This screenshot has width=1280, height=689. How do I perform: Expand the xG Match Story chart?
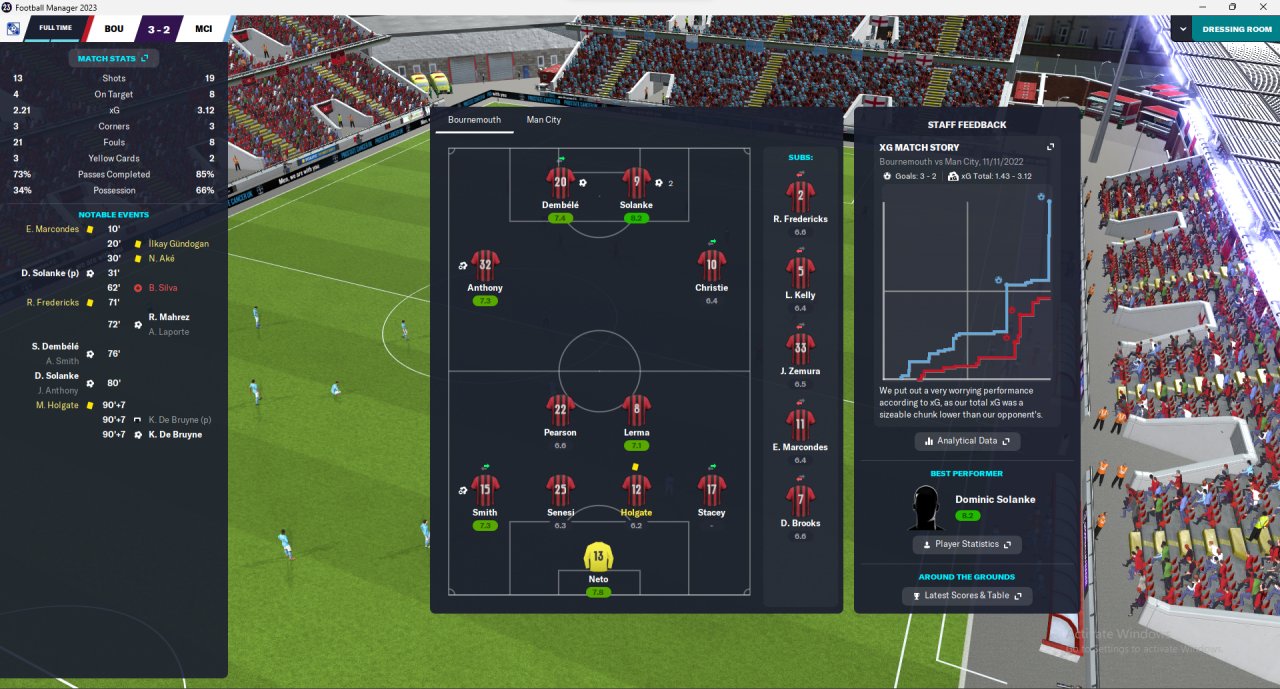tap(1050, 147)
